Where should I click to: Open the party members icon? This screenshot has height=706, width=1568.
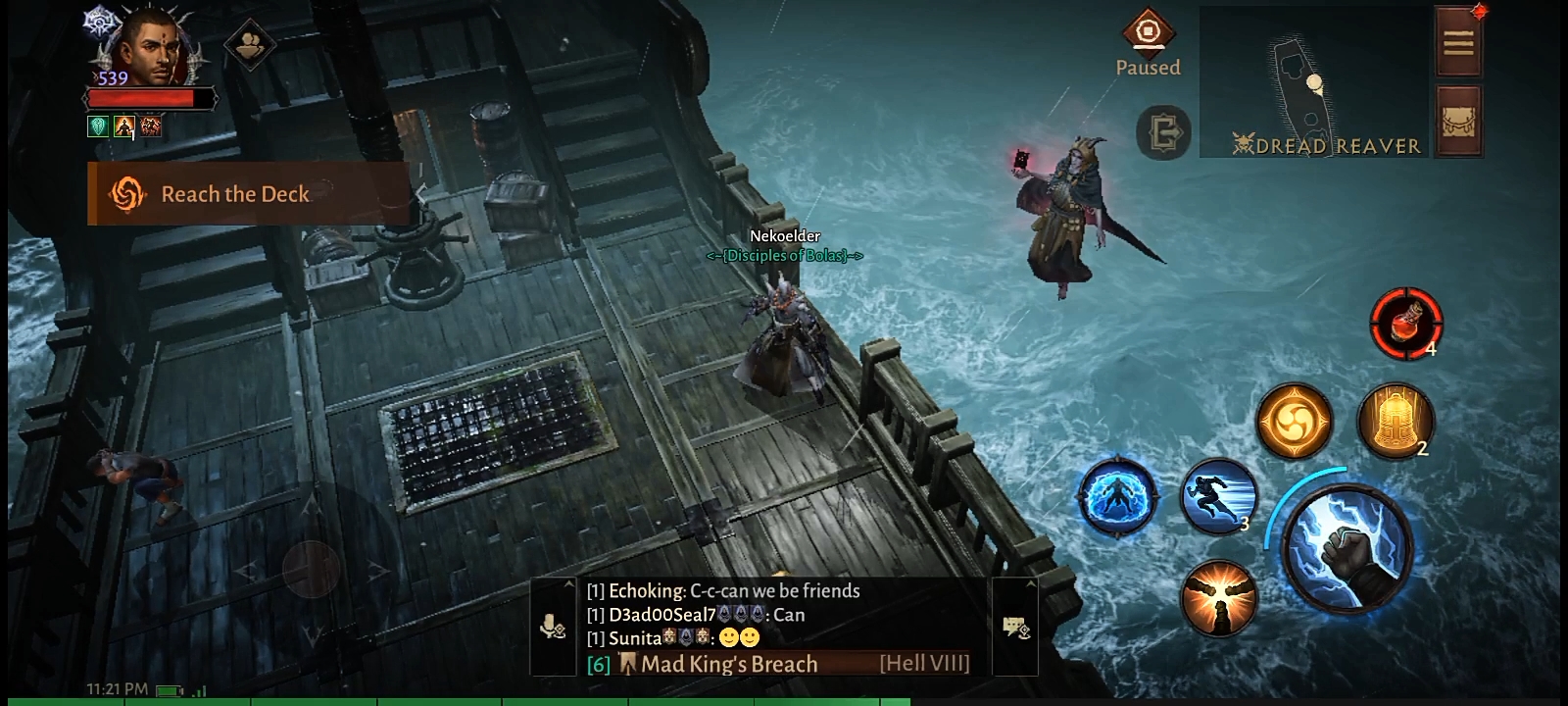coord(249,45)
